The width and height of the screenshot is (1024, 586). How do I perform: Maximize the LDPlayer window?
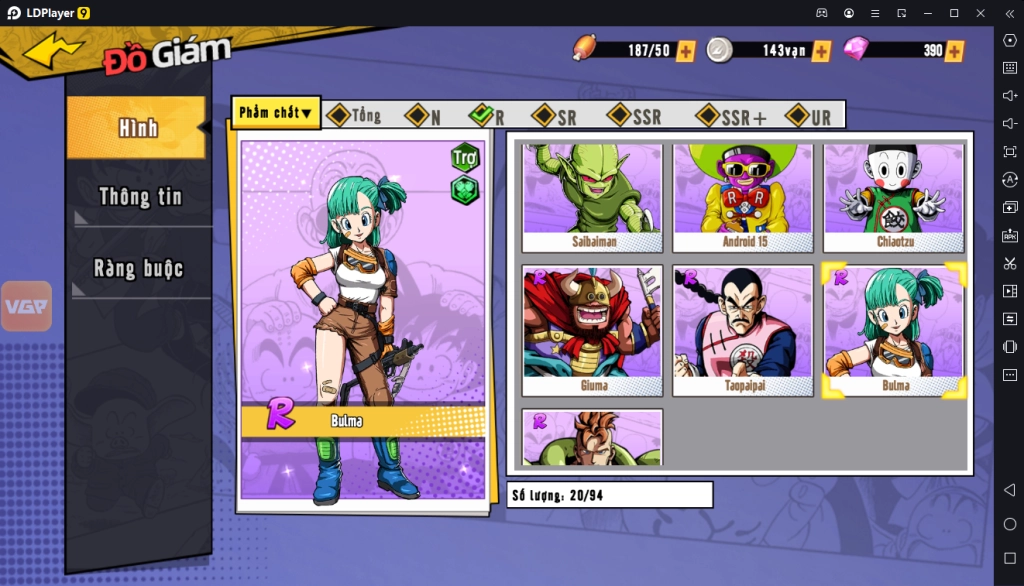point(953,13)
